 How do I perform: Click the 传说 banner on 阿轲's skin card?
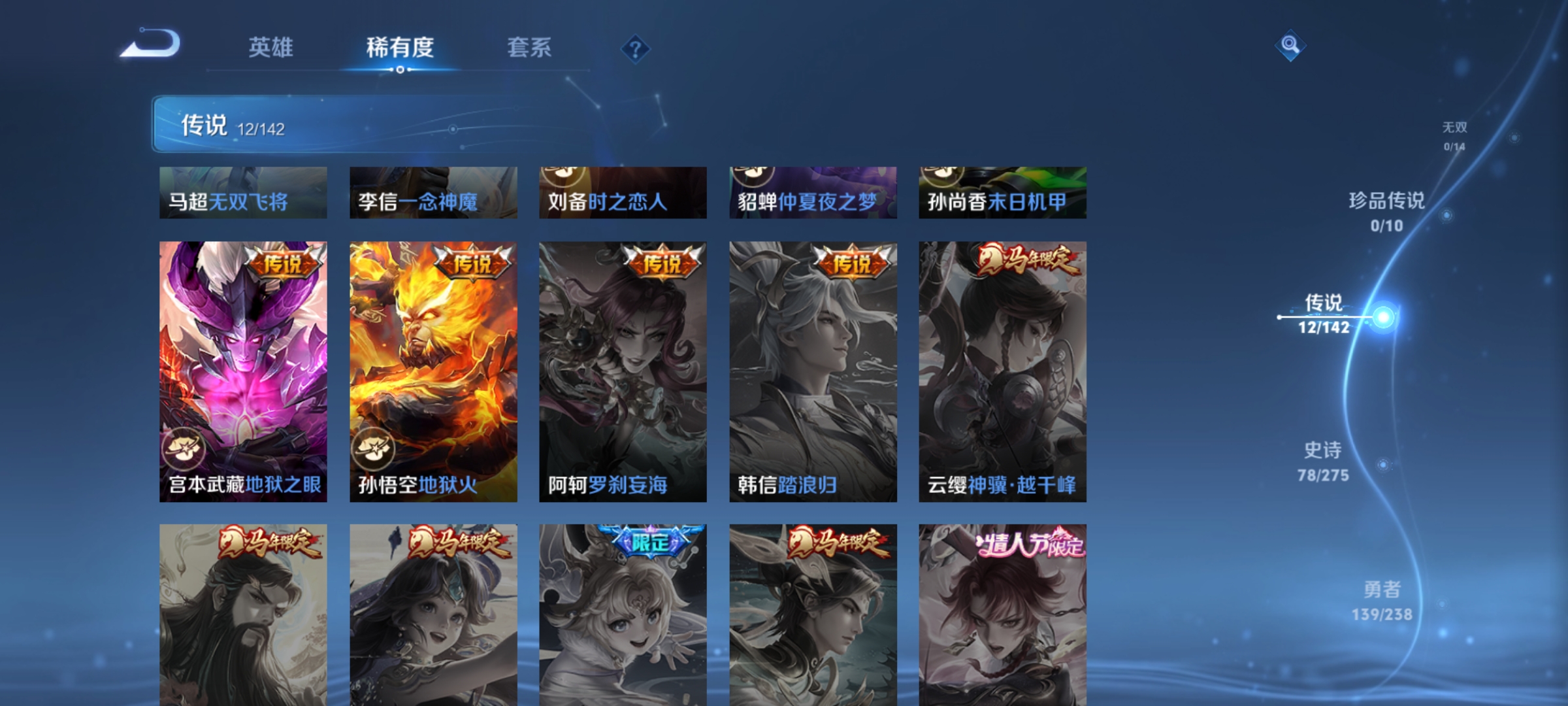pyautogui.click(x=662, y=265)
